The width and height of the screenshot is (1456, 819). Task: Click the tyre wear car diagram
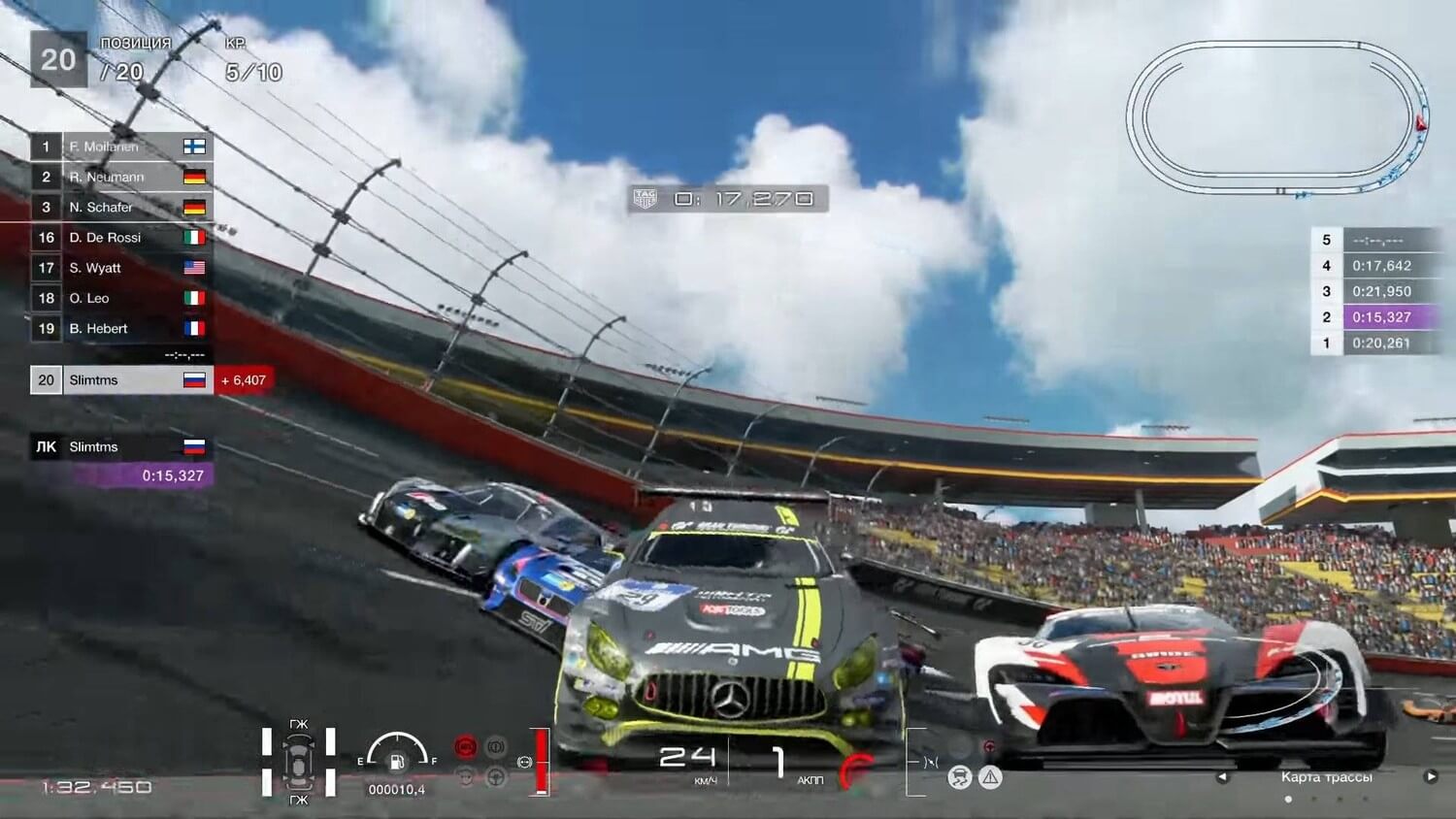tap(298, 762)
